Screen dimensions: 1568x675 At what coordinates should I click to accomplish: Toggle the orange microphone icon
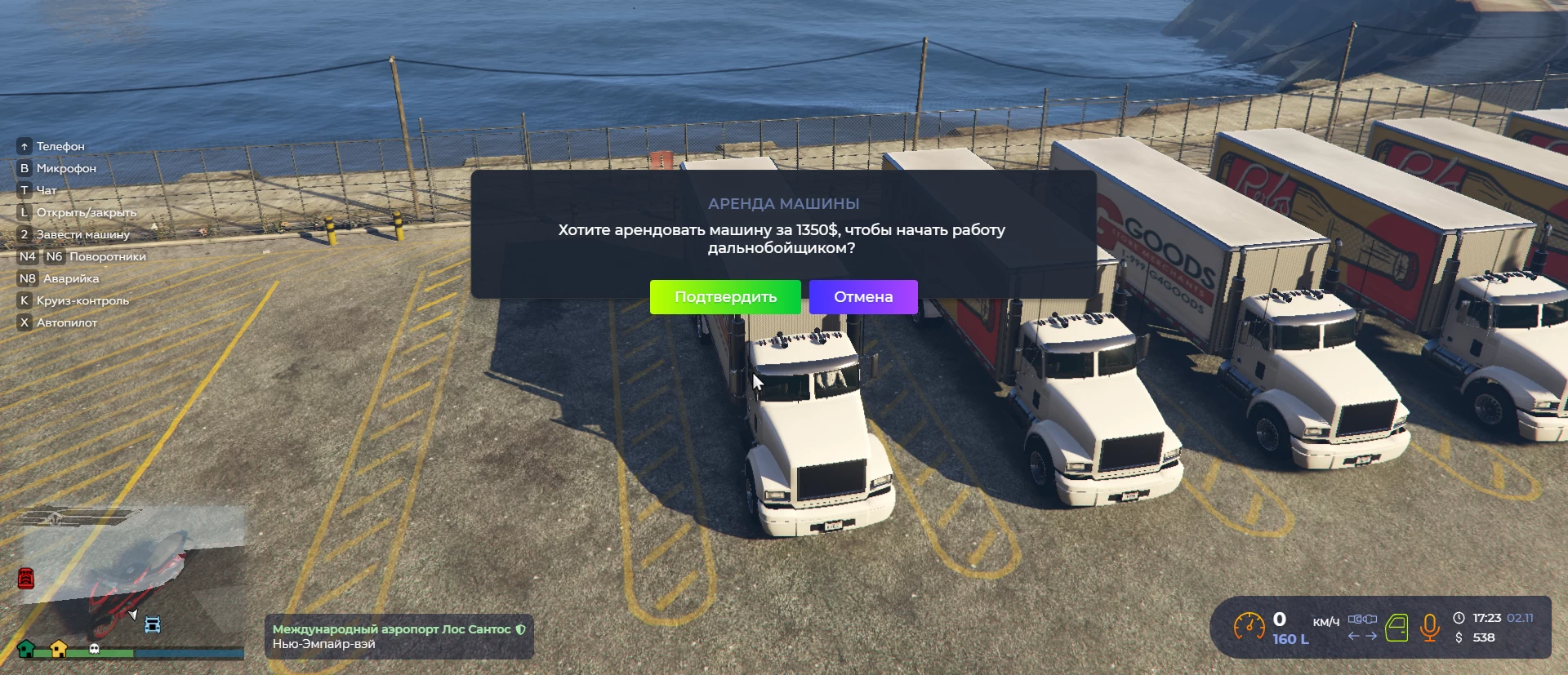tap(1429, 628)
